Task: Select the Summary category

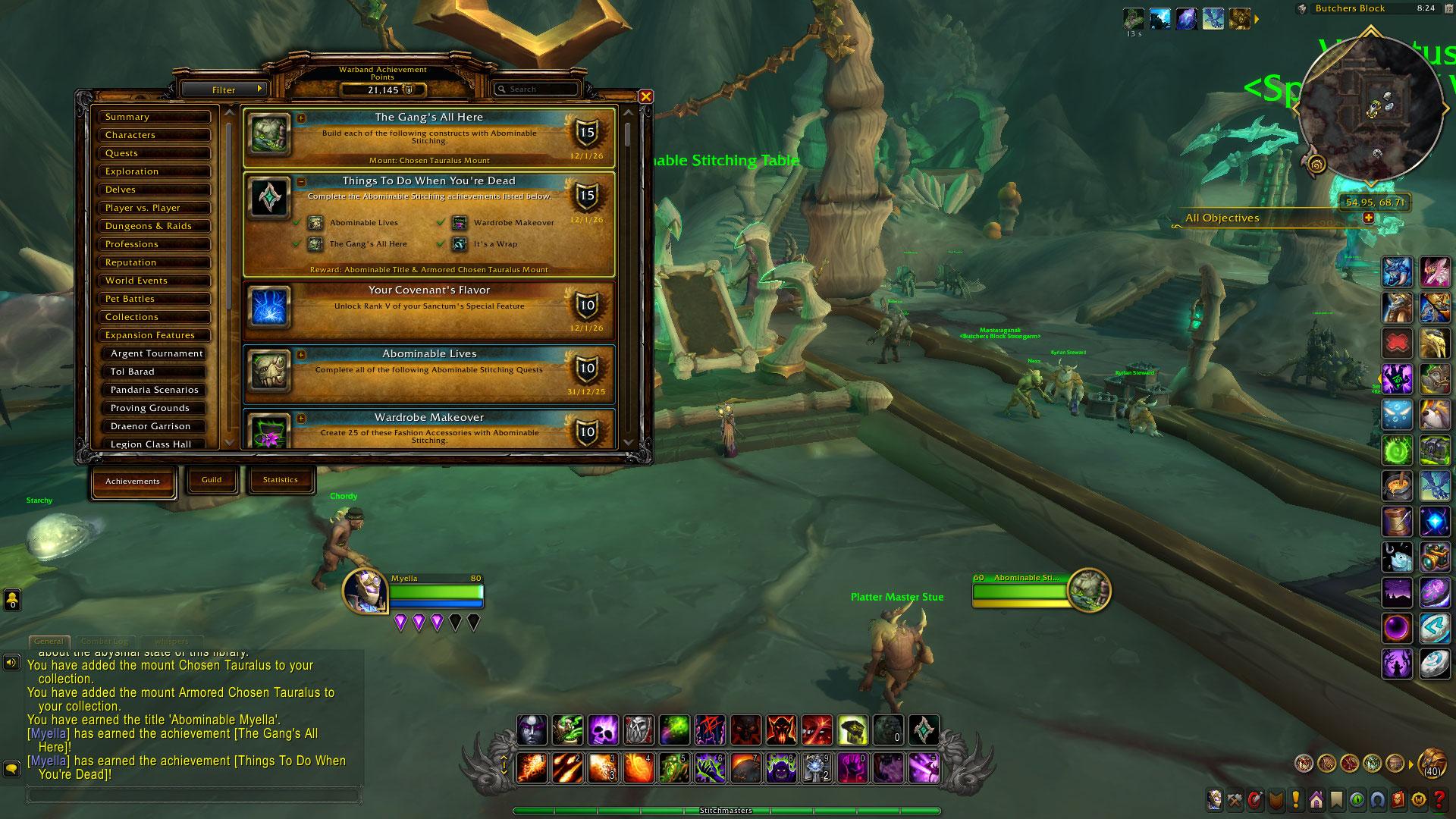Action: (x=155, y=117)
